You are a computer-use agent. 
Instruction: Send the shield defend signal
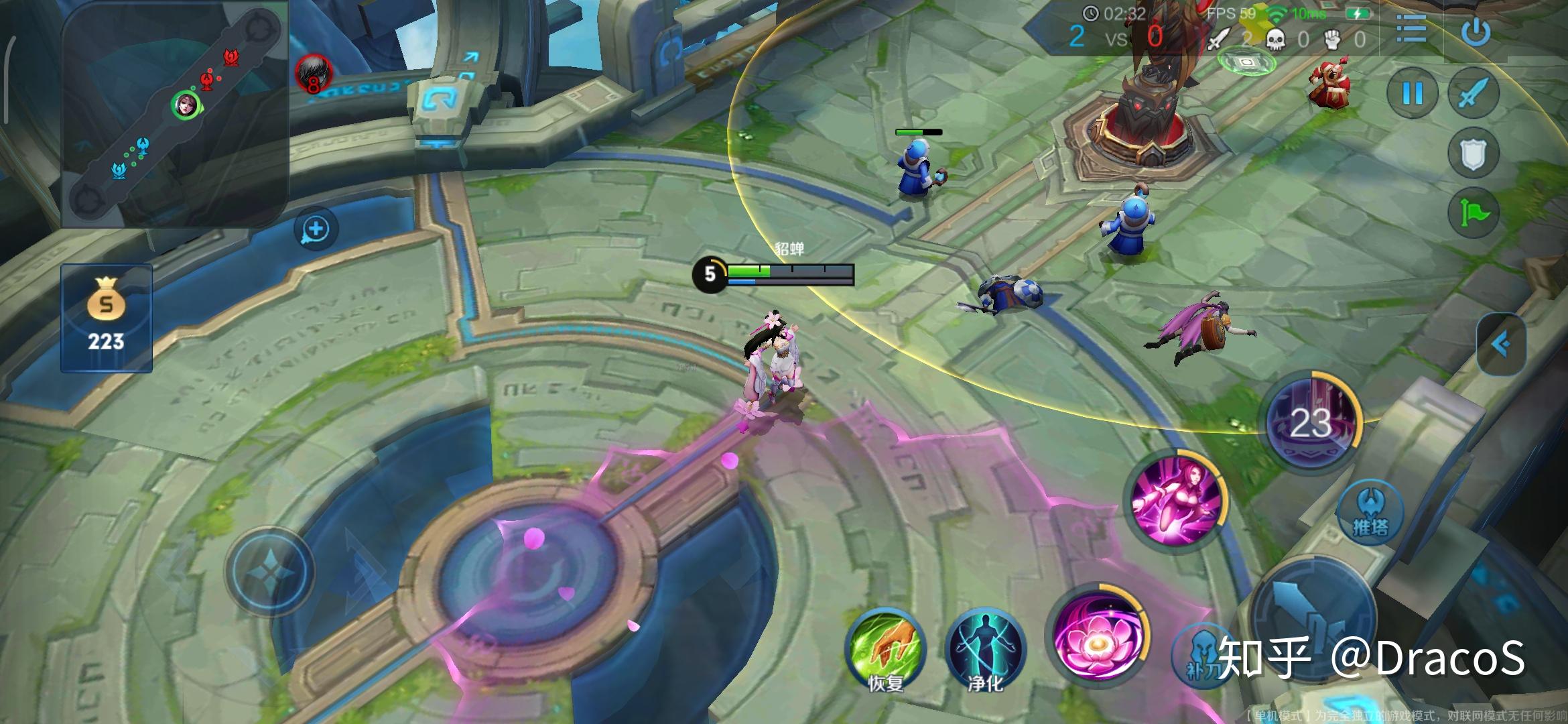[1473, 154]
